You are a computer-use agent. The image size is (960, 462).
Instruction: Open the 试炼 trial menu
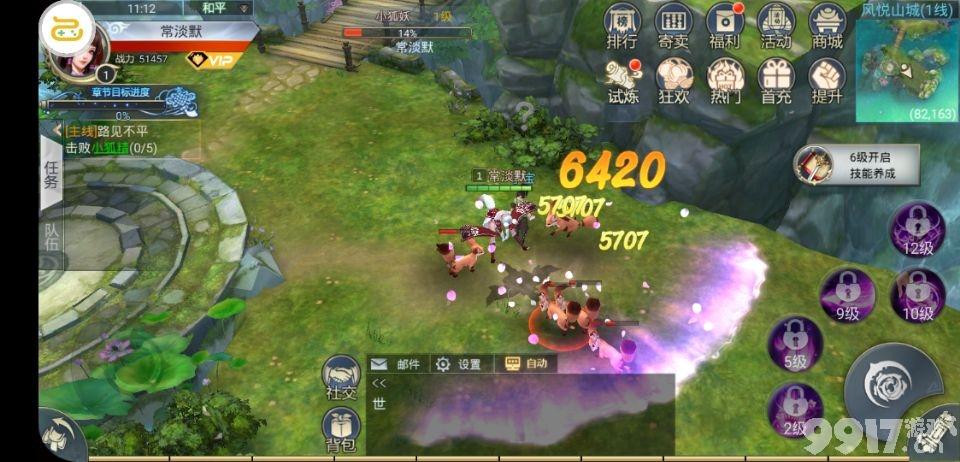pos(621,80)
